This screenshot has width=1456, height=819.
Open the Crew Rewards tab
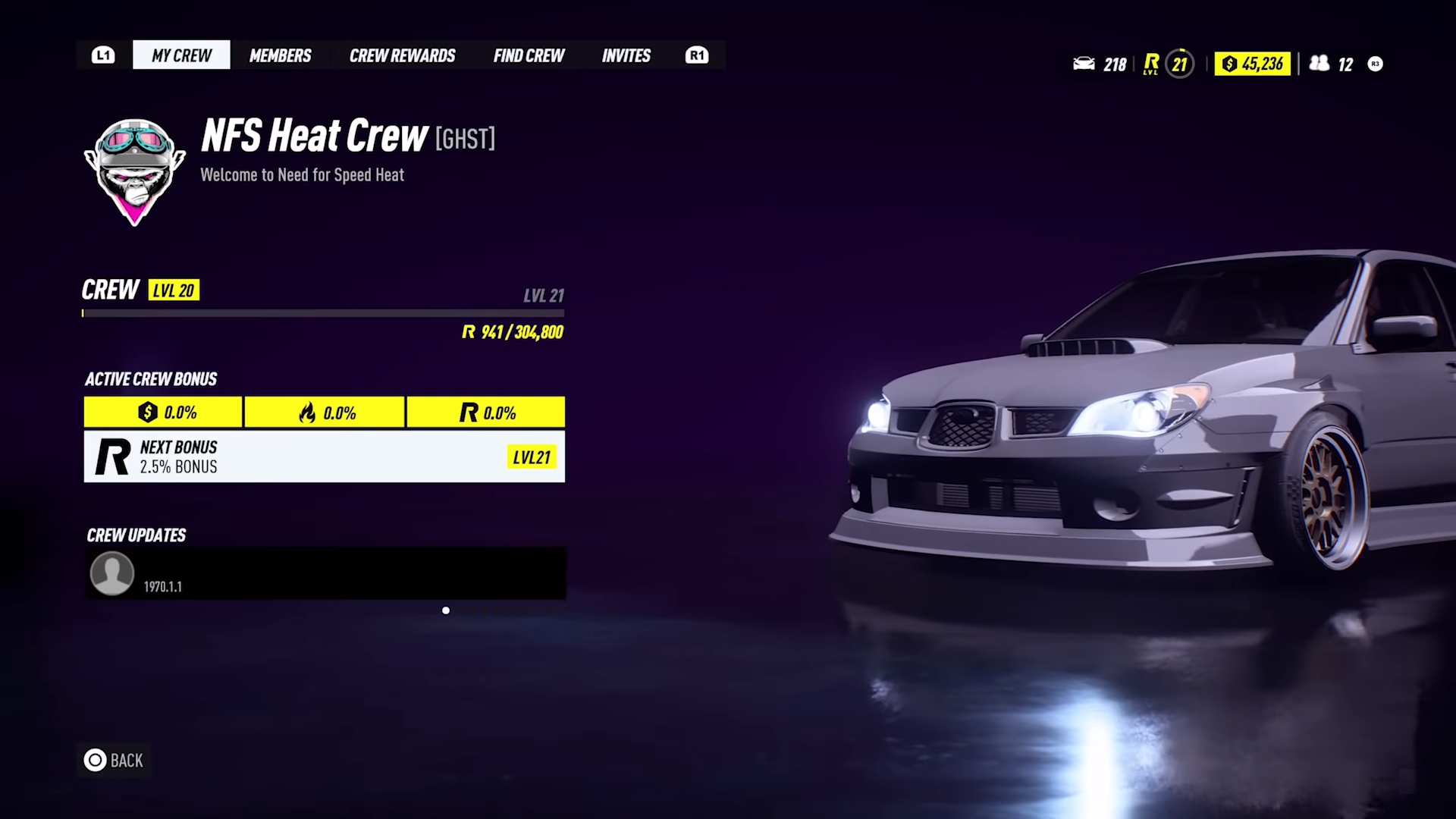[402, 55]
